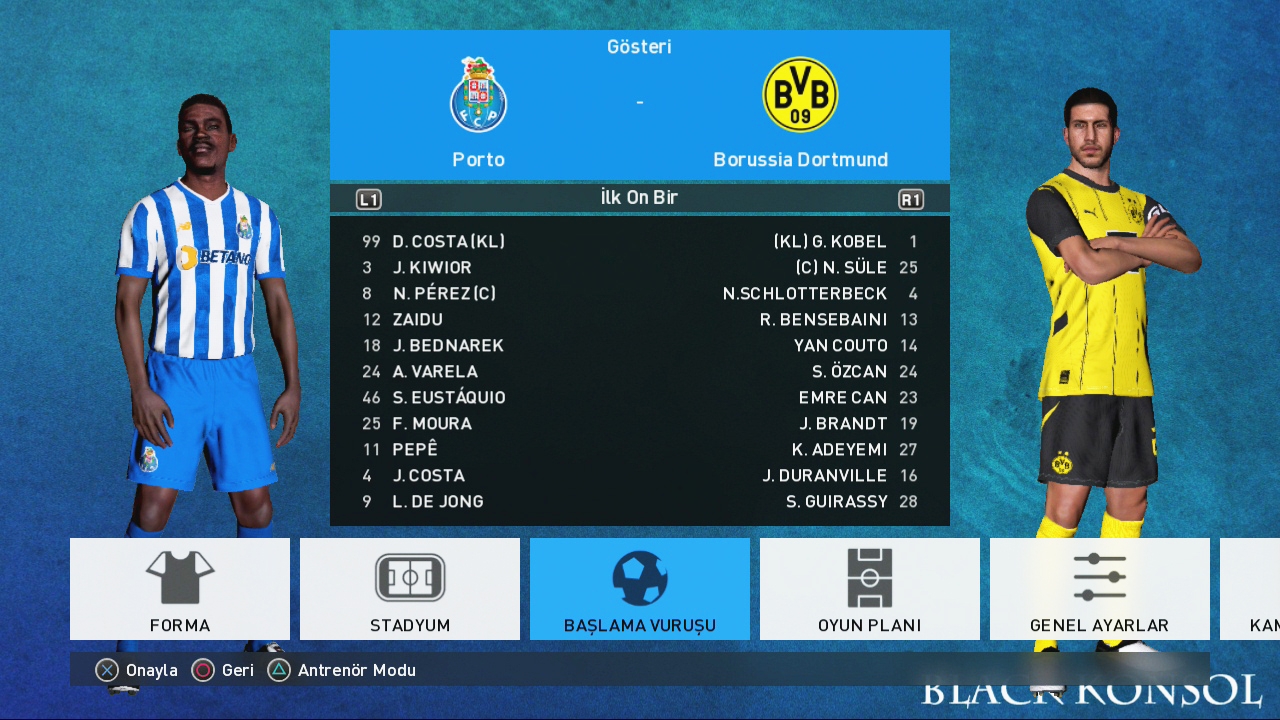Select goalkeeper G. Kobel row
1280x720 pixels.
coord(830,242)
